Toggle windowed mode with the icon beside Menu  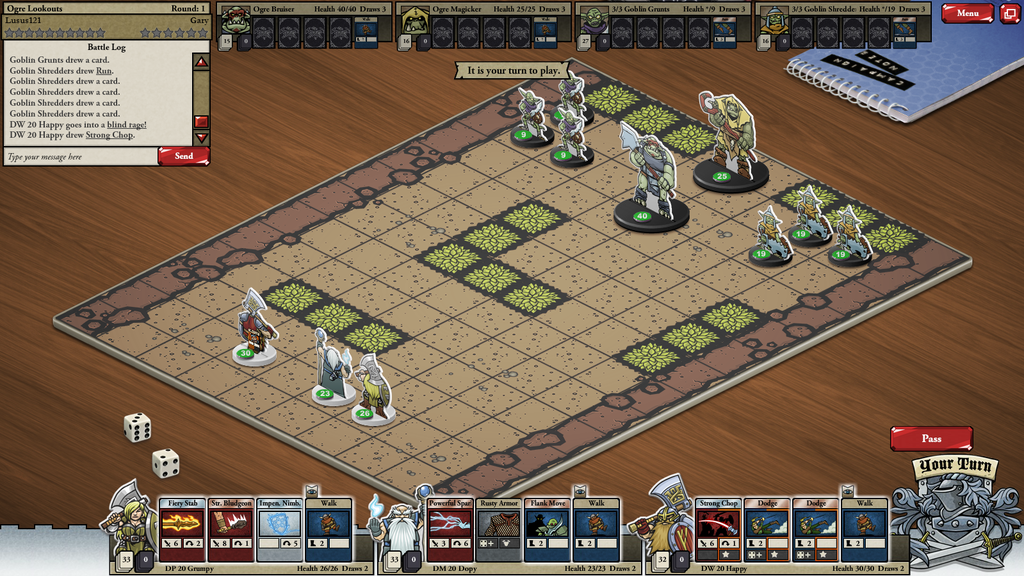coord(1010,14)
